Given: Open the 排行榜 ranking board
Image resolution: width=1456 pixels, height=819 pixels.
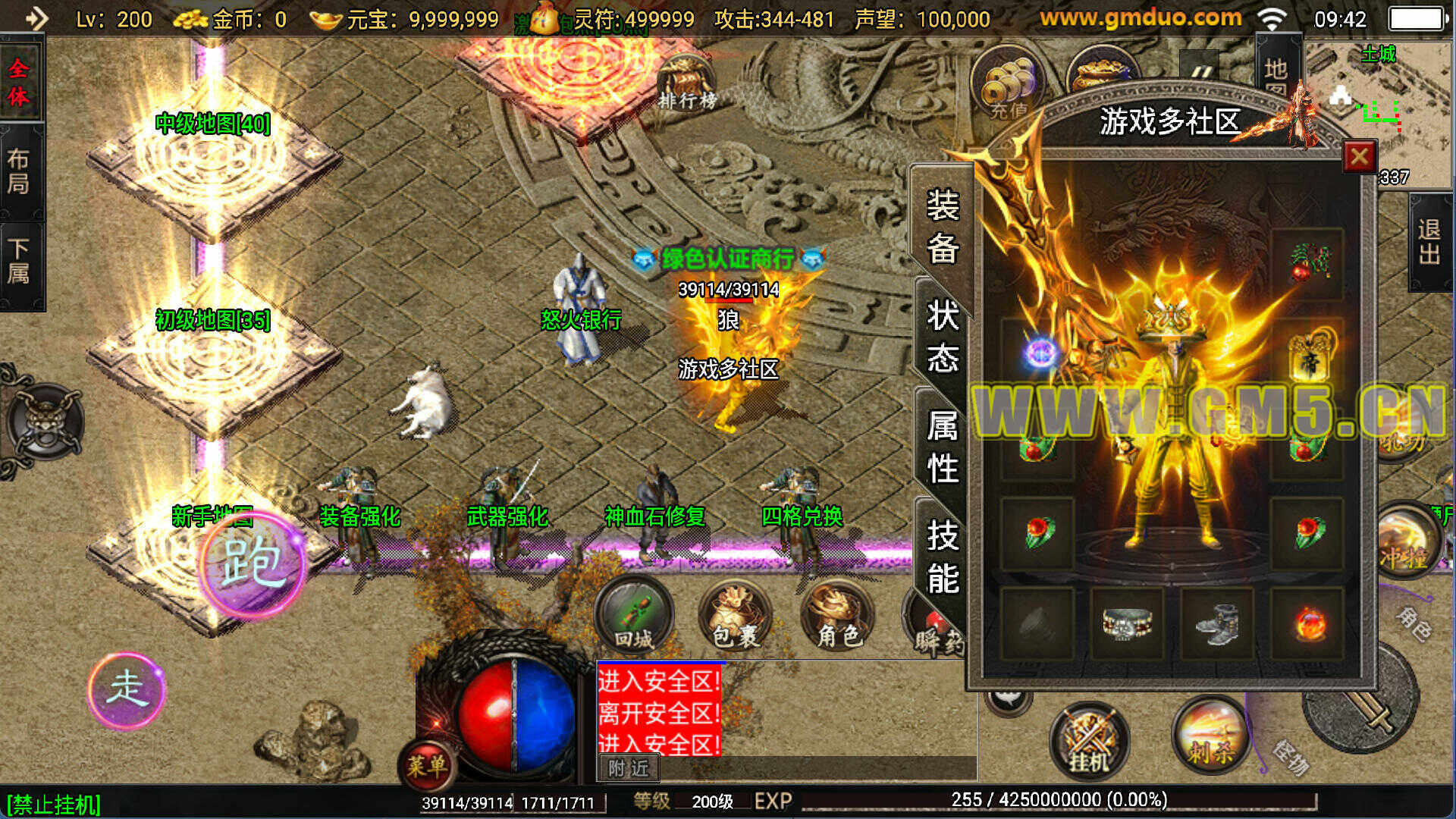Looking at the screenshot, I should click(686, 85).
